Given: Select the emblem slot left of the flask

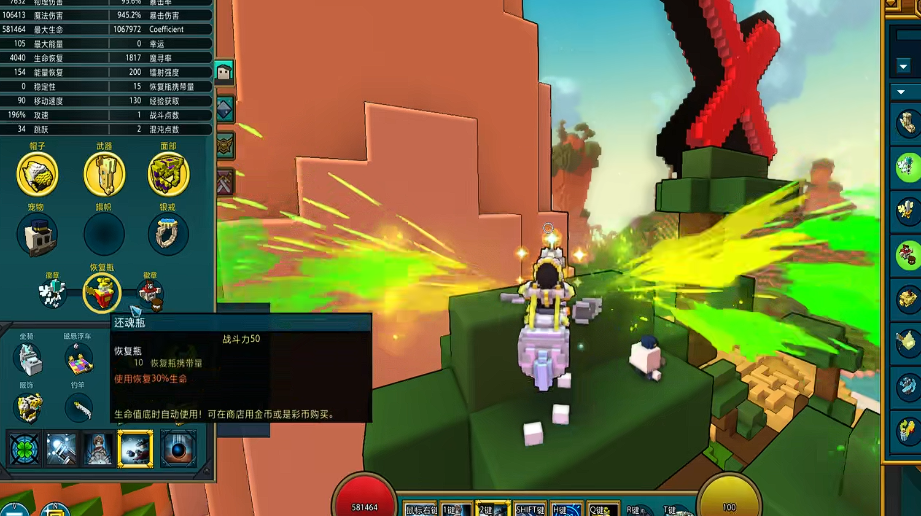Looking at the screenshot, I should (x=53, y=293).
